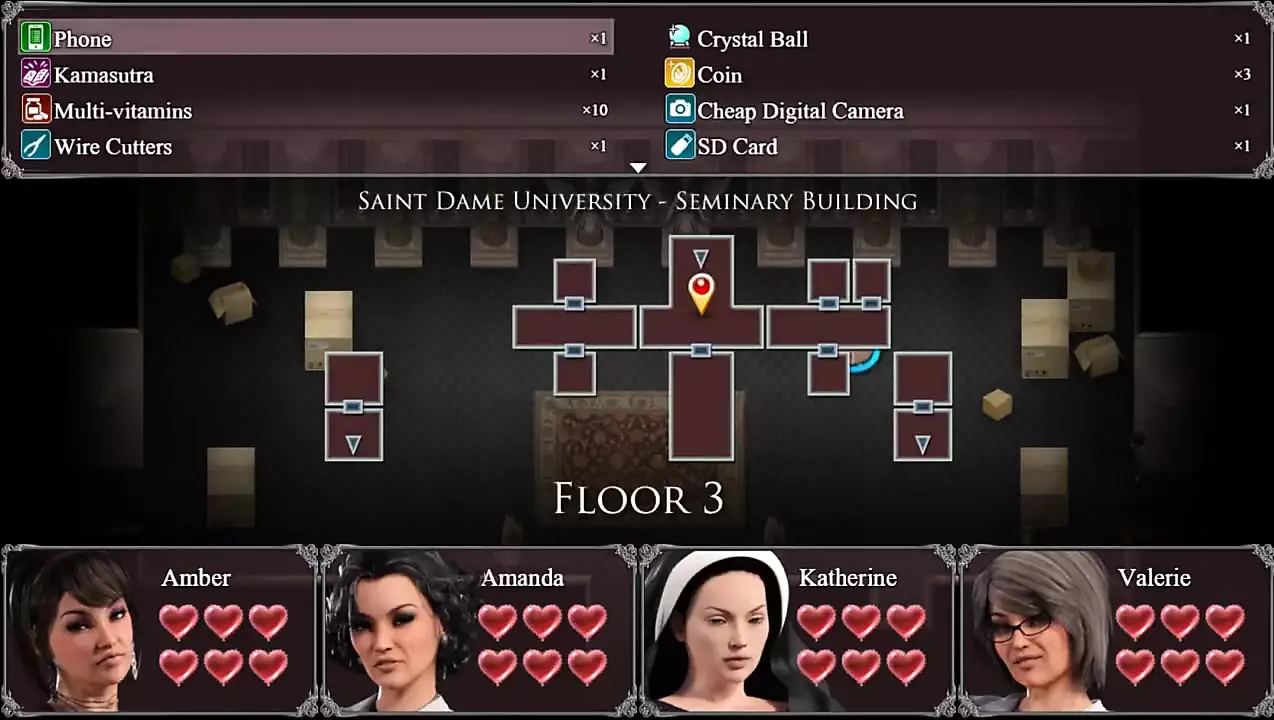
Task: Select Amanda's character panel
Action: (478, 630)
